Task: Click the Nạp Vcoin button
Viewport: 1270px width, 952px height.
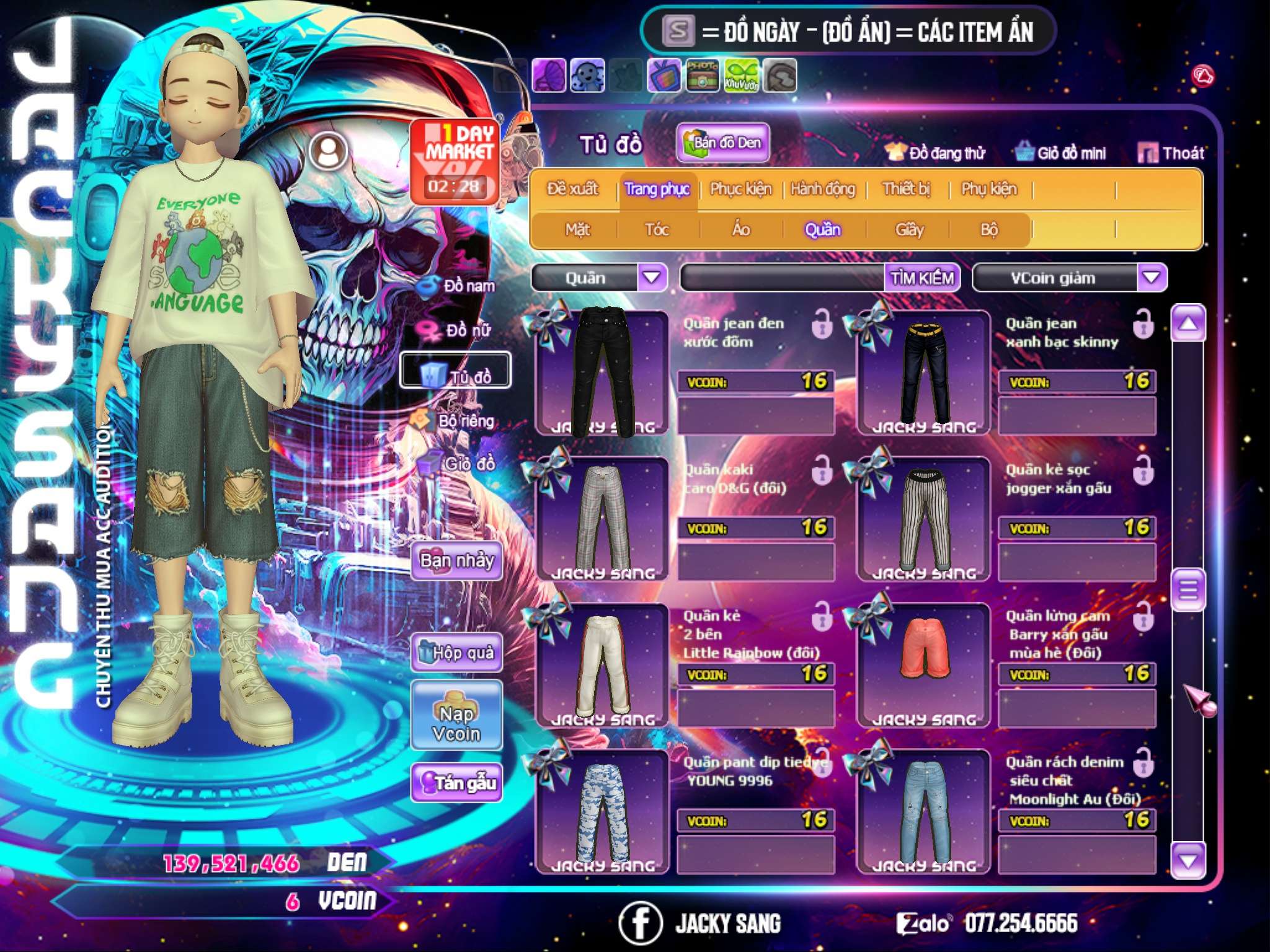Action: (x=457, y=723)
